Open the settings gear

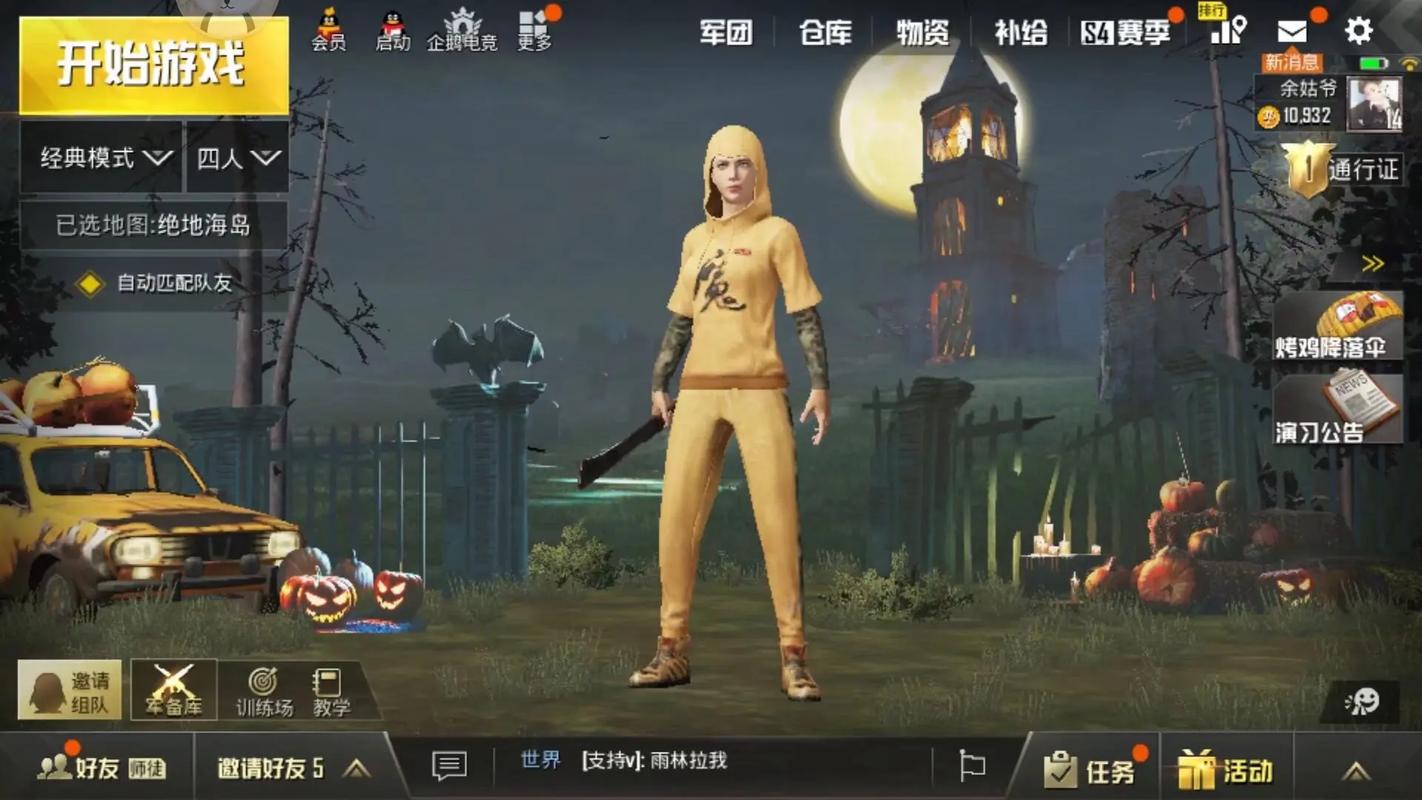[x=1358, y=30]
